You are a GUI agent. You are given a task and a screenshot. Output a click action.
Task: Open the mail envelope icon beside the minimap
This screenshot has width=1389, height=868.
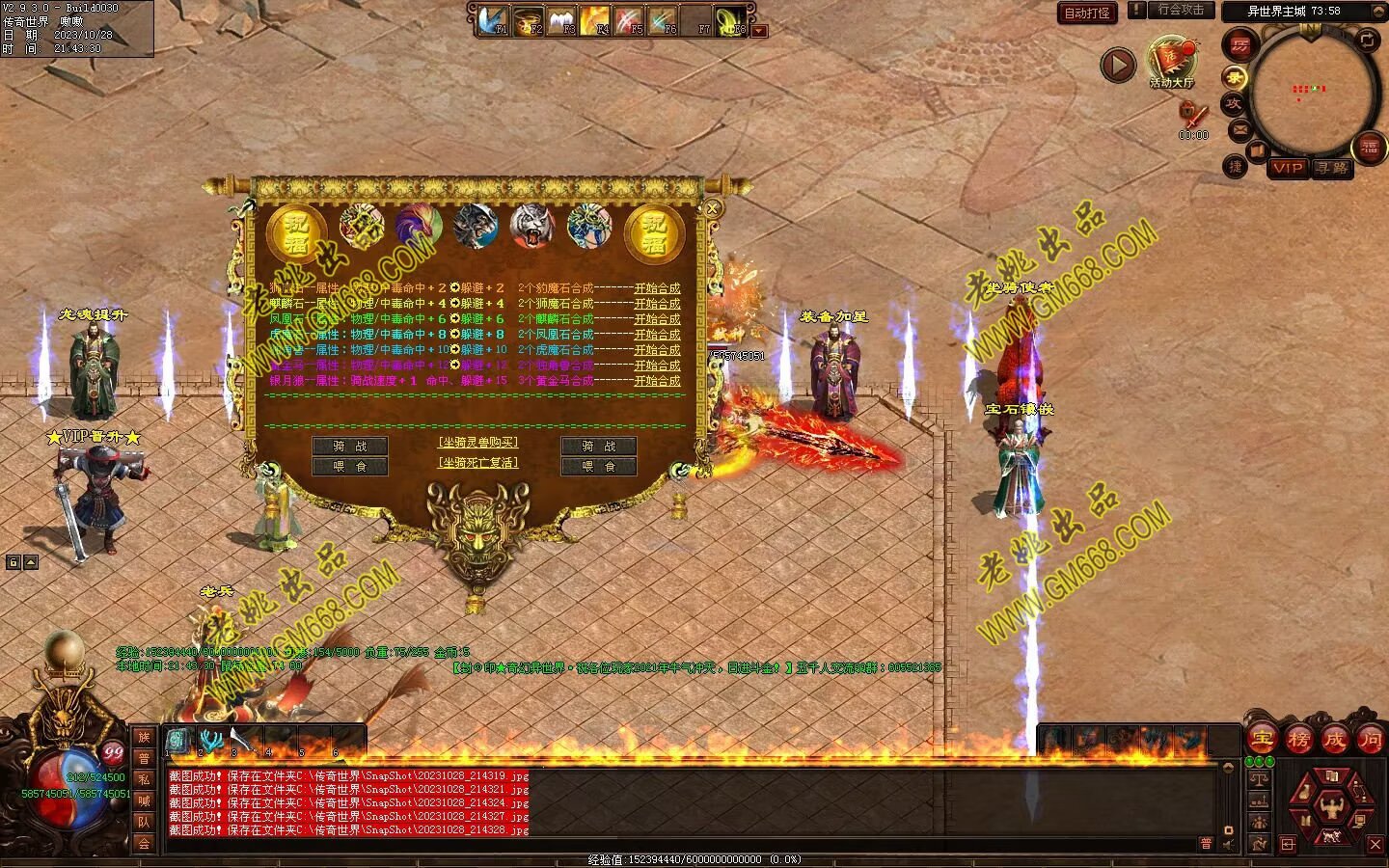(1239, 128)
